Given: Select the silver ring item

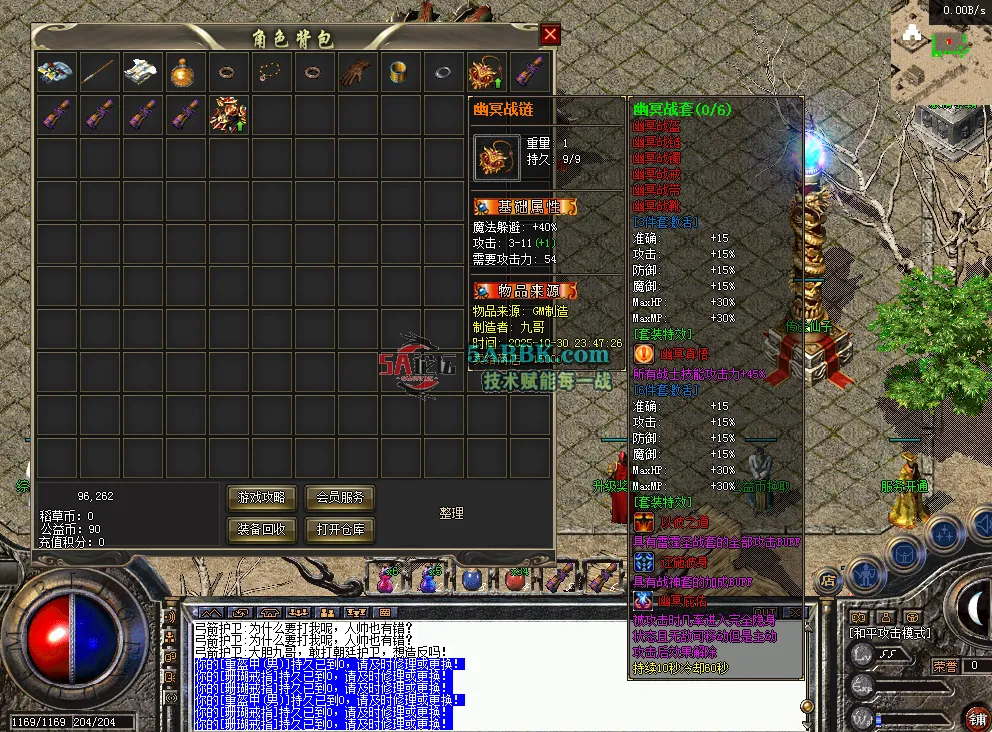Looking at the screenshot, I should (442, 72).
